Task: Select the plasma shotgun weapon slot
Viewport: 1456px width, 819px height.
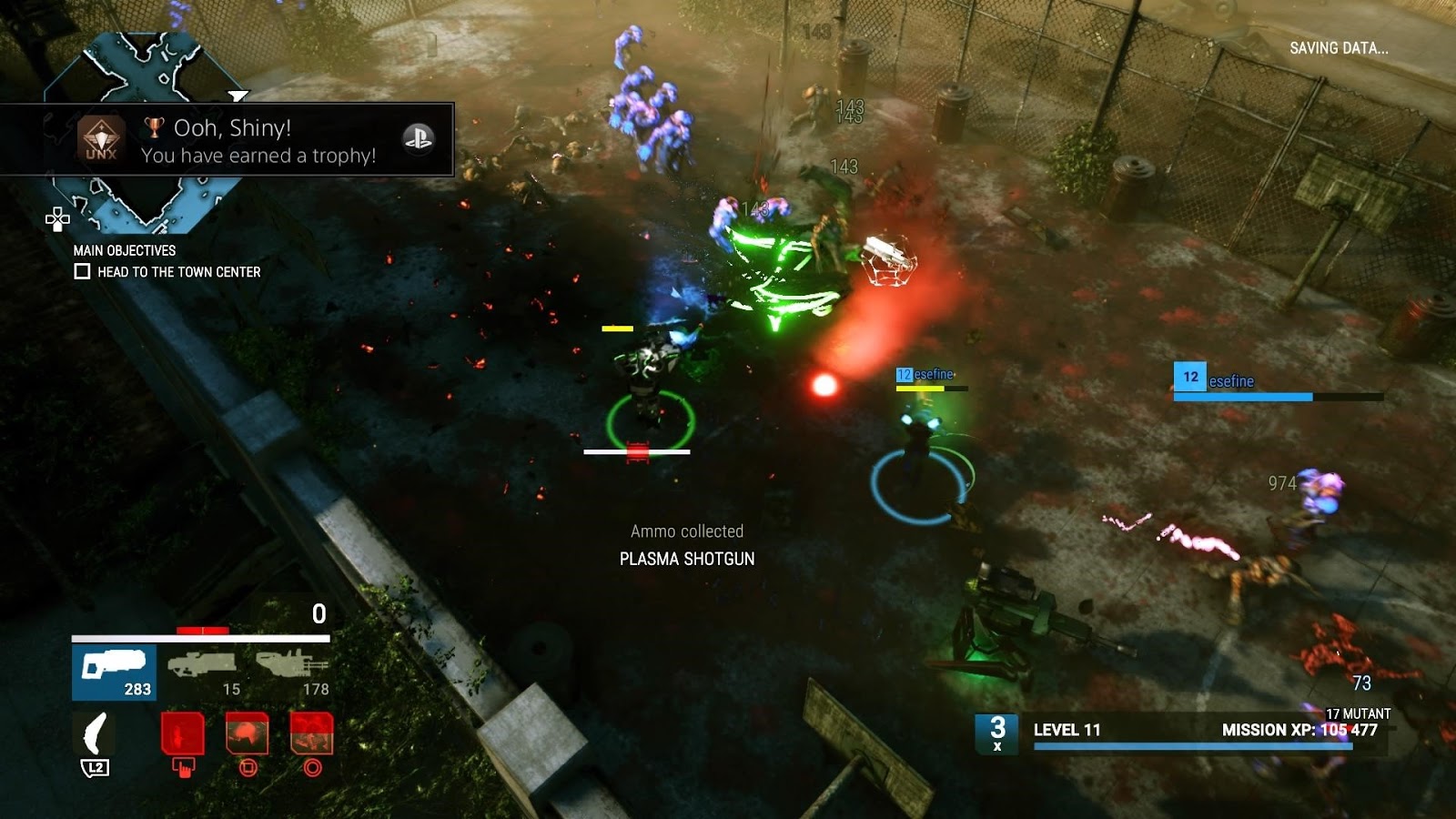Action: click(x=114, y=672)
